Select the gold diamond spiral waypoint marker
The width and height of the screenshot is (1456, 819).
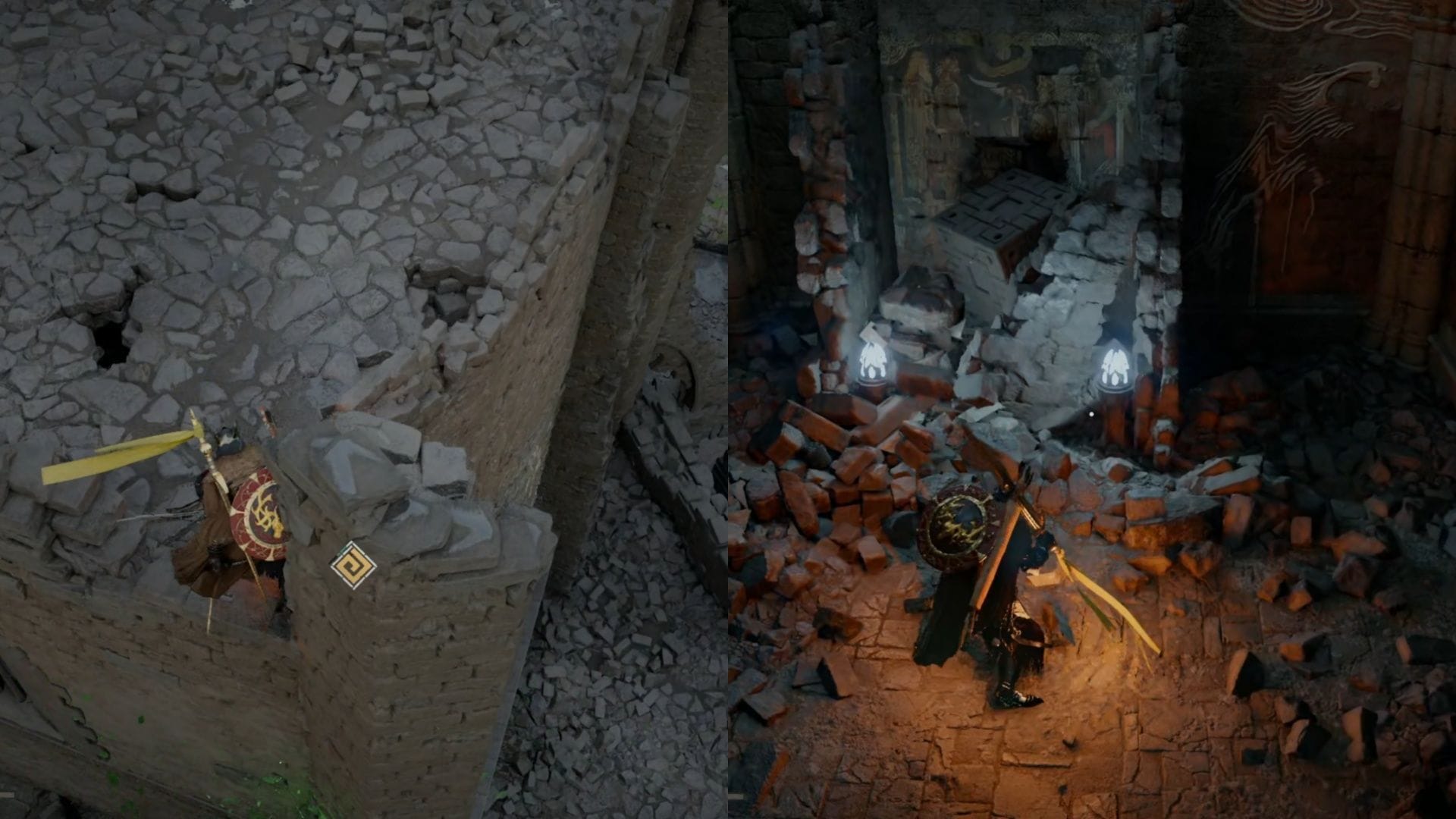353,565
